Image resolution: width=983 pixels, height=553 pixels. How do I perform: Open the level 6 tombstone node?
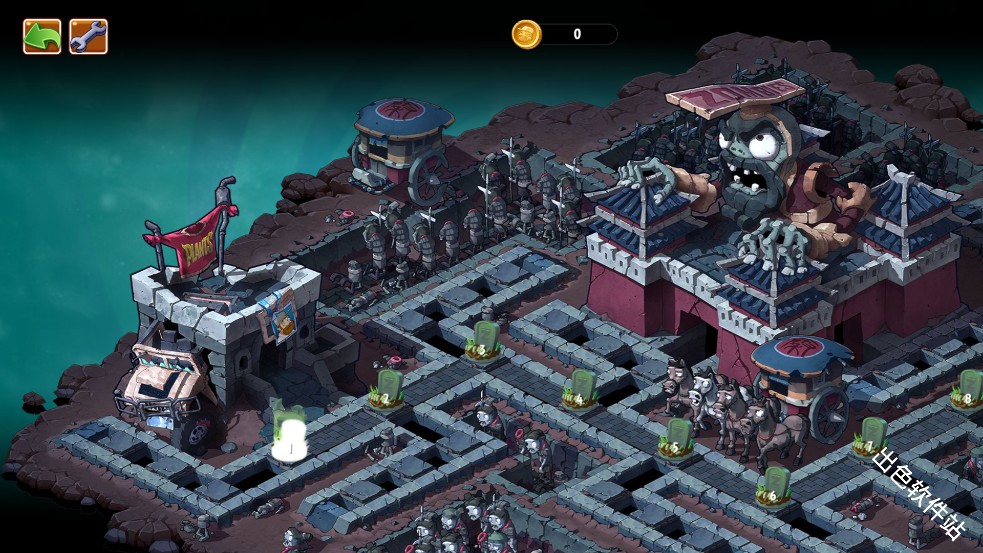click(774, 484)
